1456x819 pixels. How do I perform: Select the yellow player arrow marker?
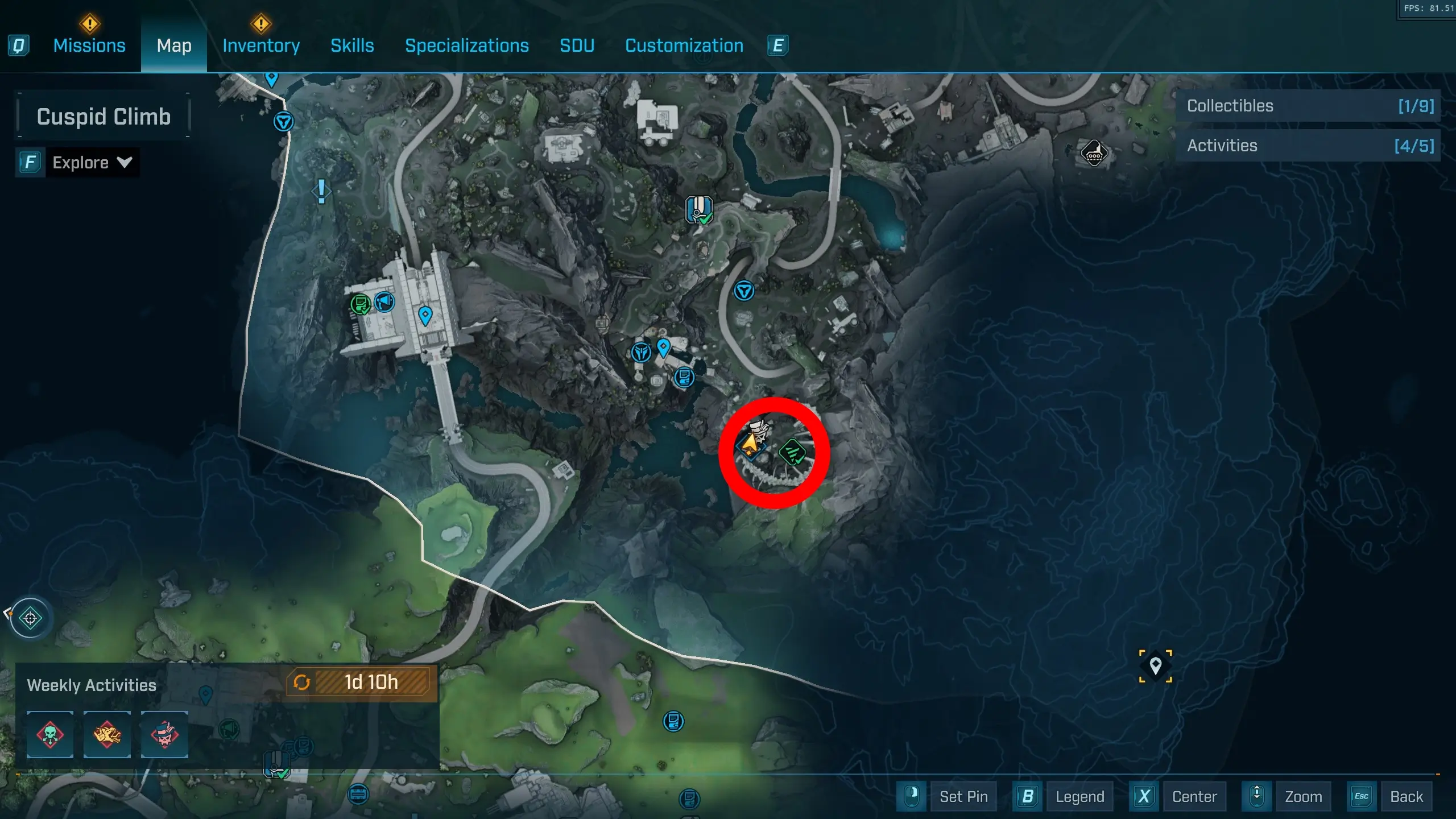click(x=750, y=445)
